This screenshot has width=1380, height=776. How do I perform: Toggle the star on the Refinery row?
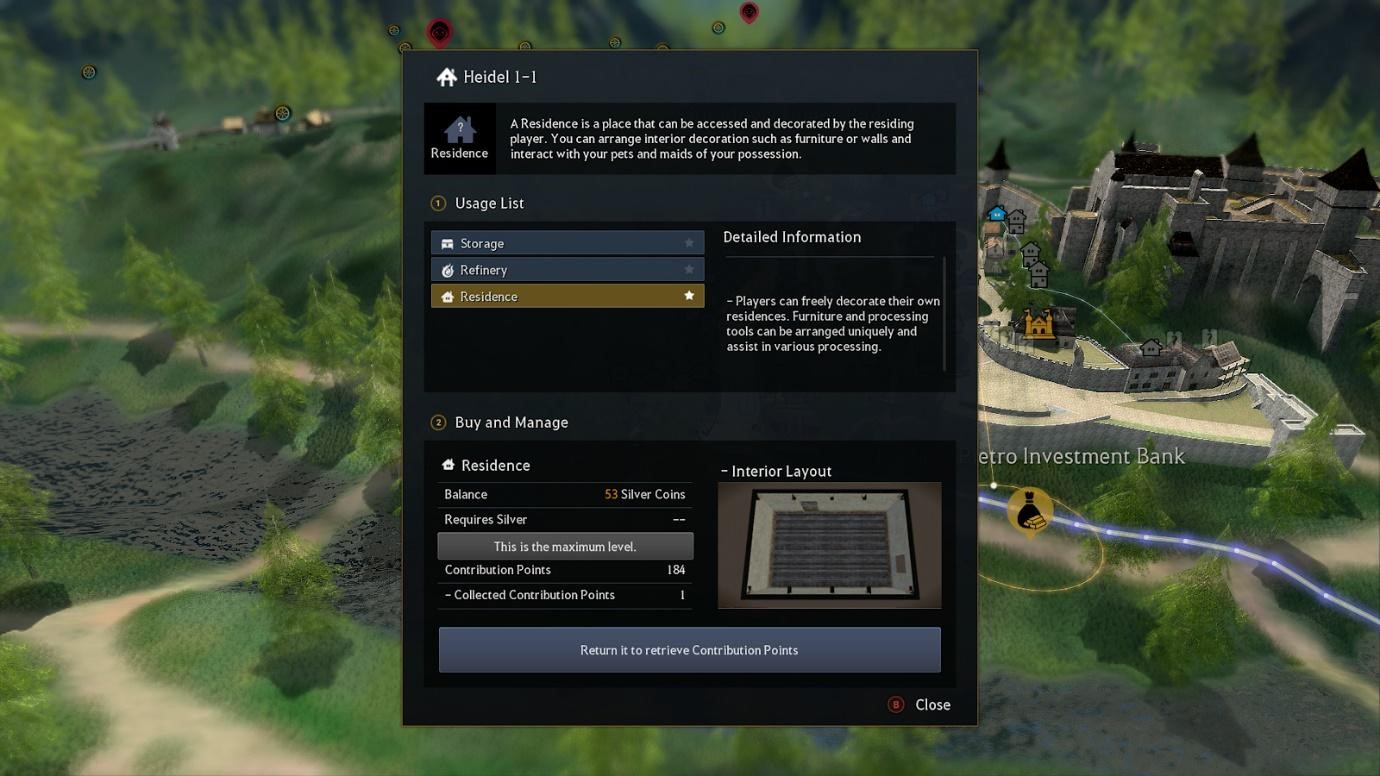[689, 270]
